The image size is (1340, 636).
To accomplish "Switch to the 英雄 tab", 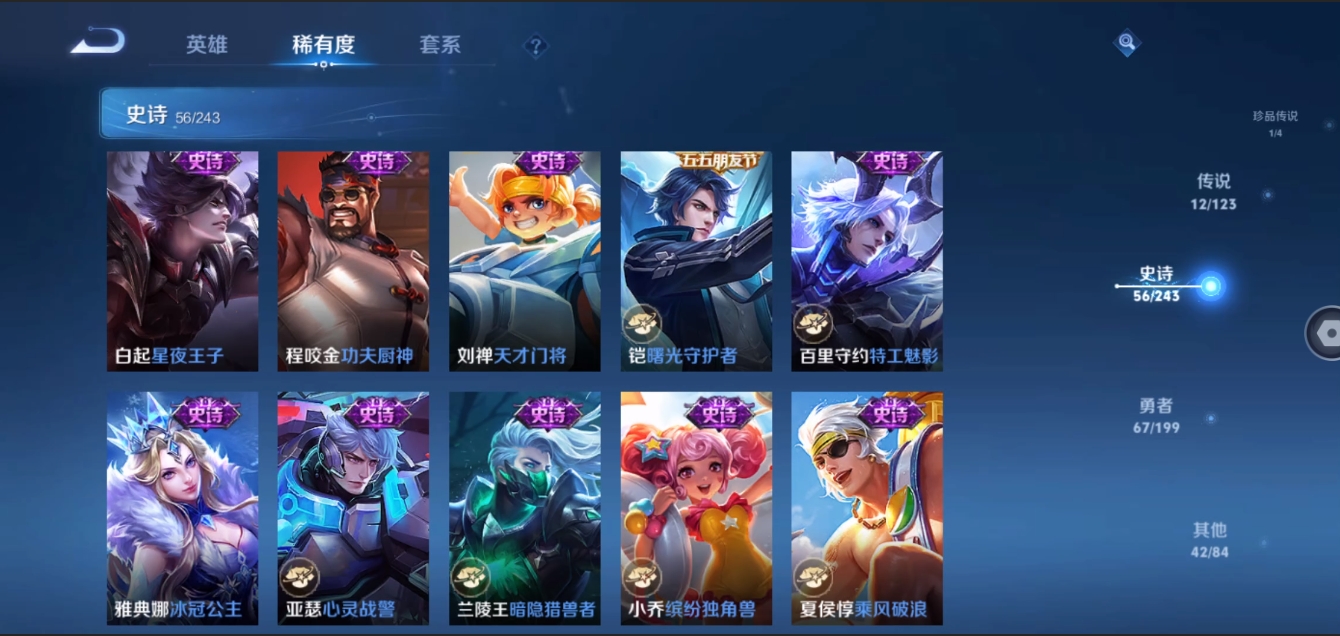I will [207, 45].
